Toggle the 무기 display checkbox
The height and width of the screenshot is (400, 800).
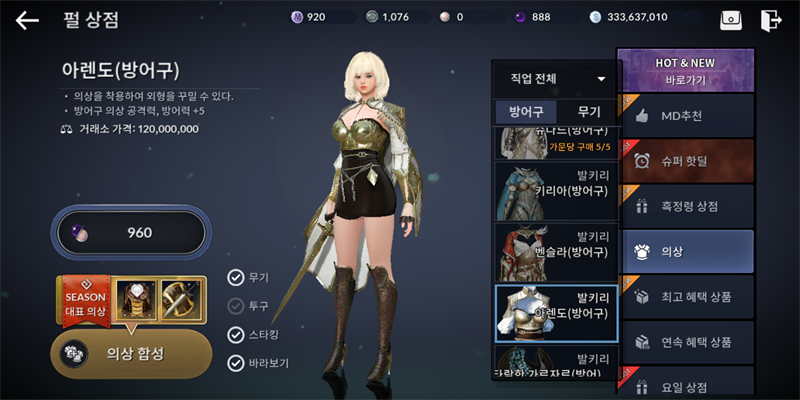(x=236, y=278)
